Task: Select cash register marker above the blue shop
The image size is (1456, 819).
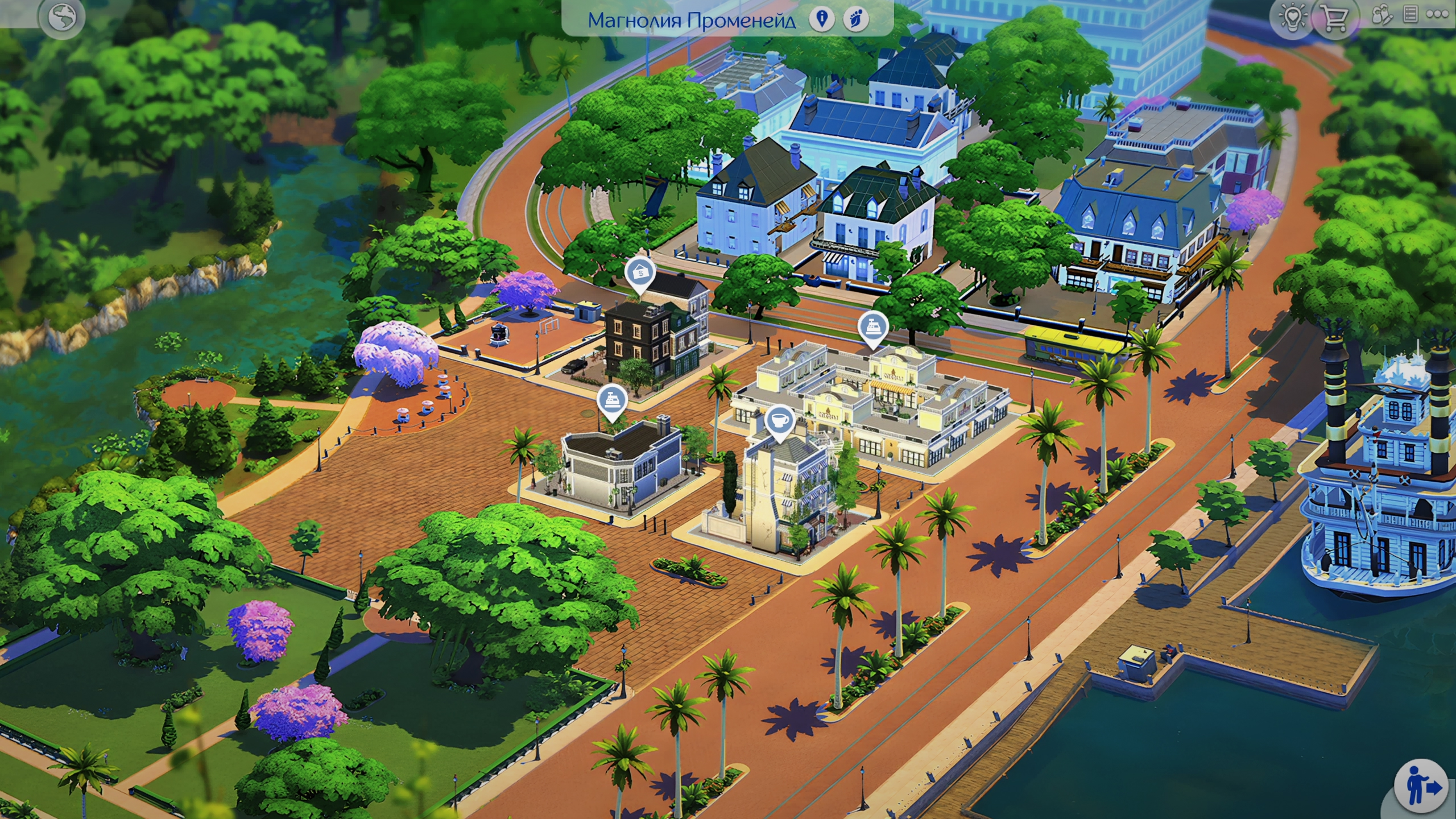Action: click(612, 400)
